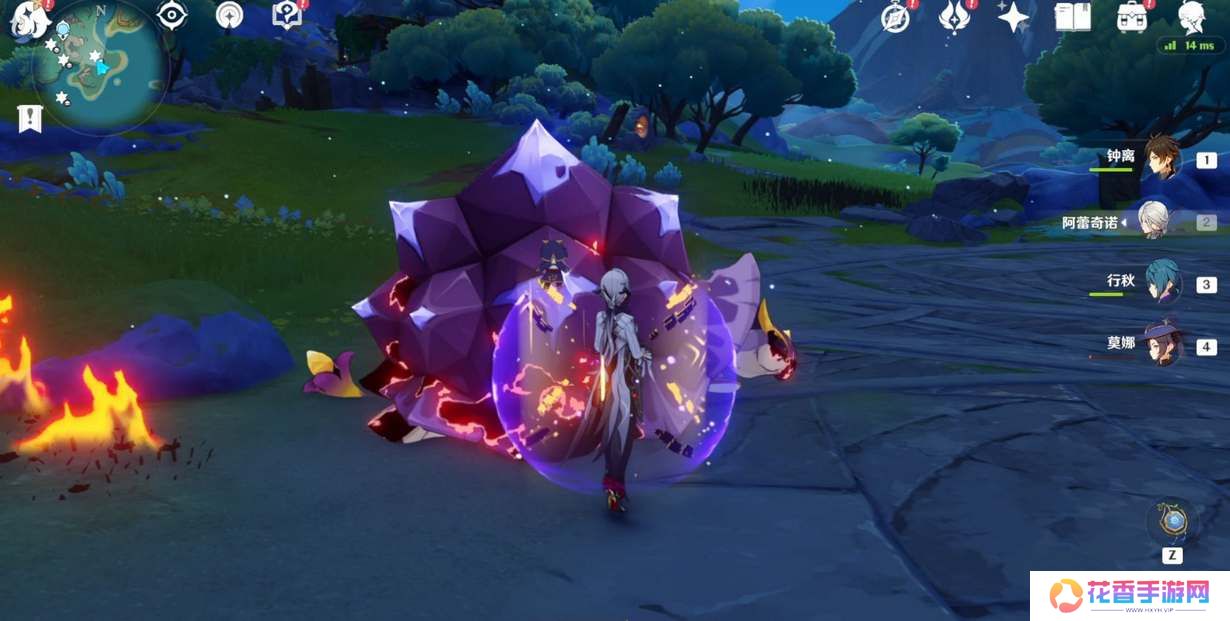Viewport: 1230px width, 621px height.
Task: Open the four-point star wish icon
Action: click(x=1013, y=17)
